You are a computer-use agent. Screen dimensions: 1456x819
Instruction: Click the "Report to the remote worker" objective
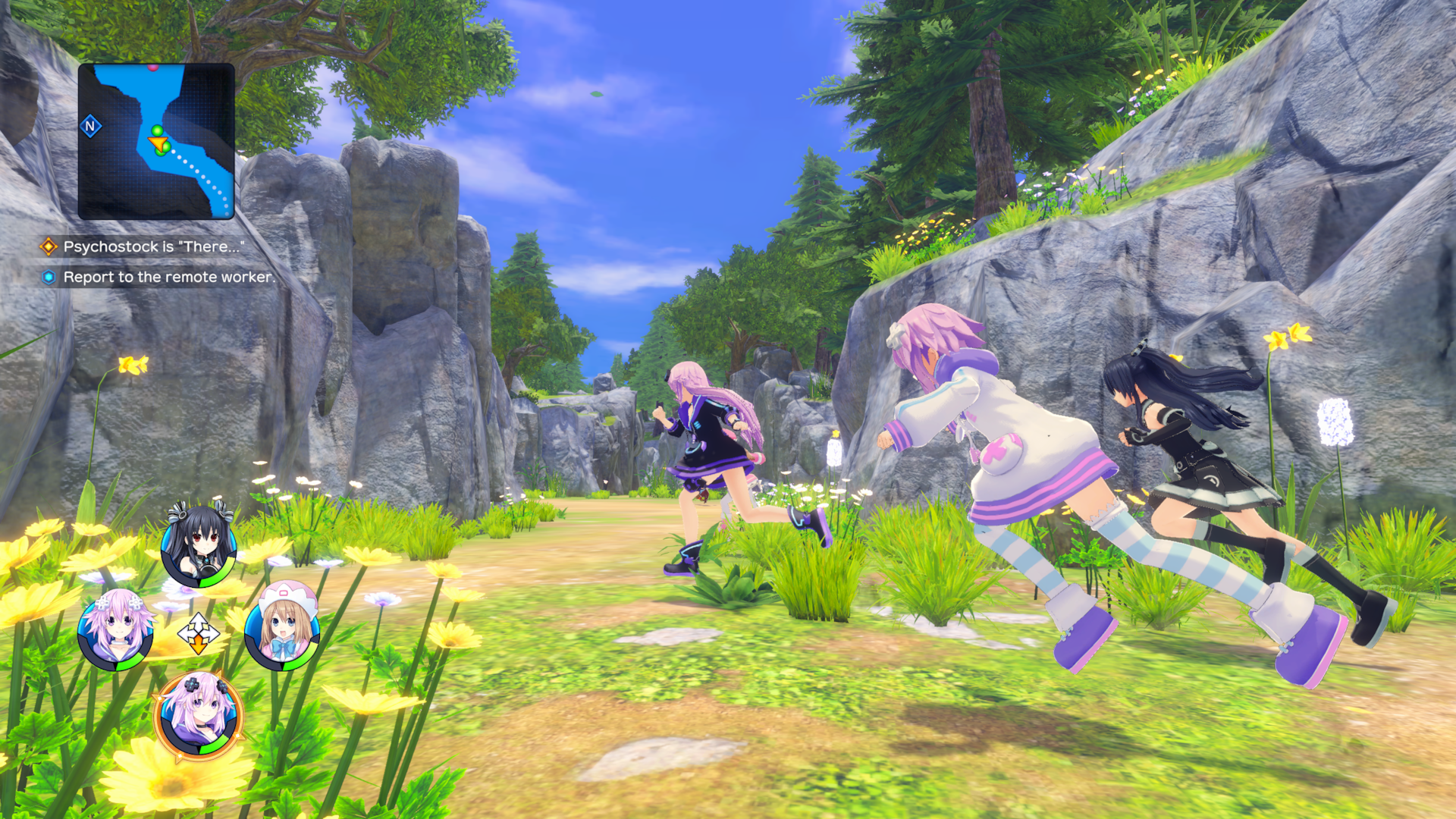coord(168,278)
